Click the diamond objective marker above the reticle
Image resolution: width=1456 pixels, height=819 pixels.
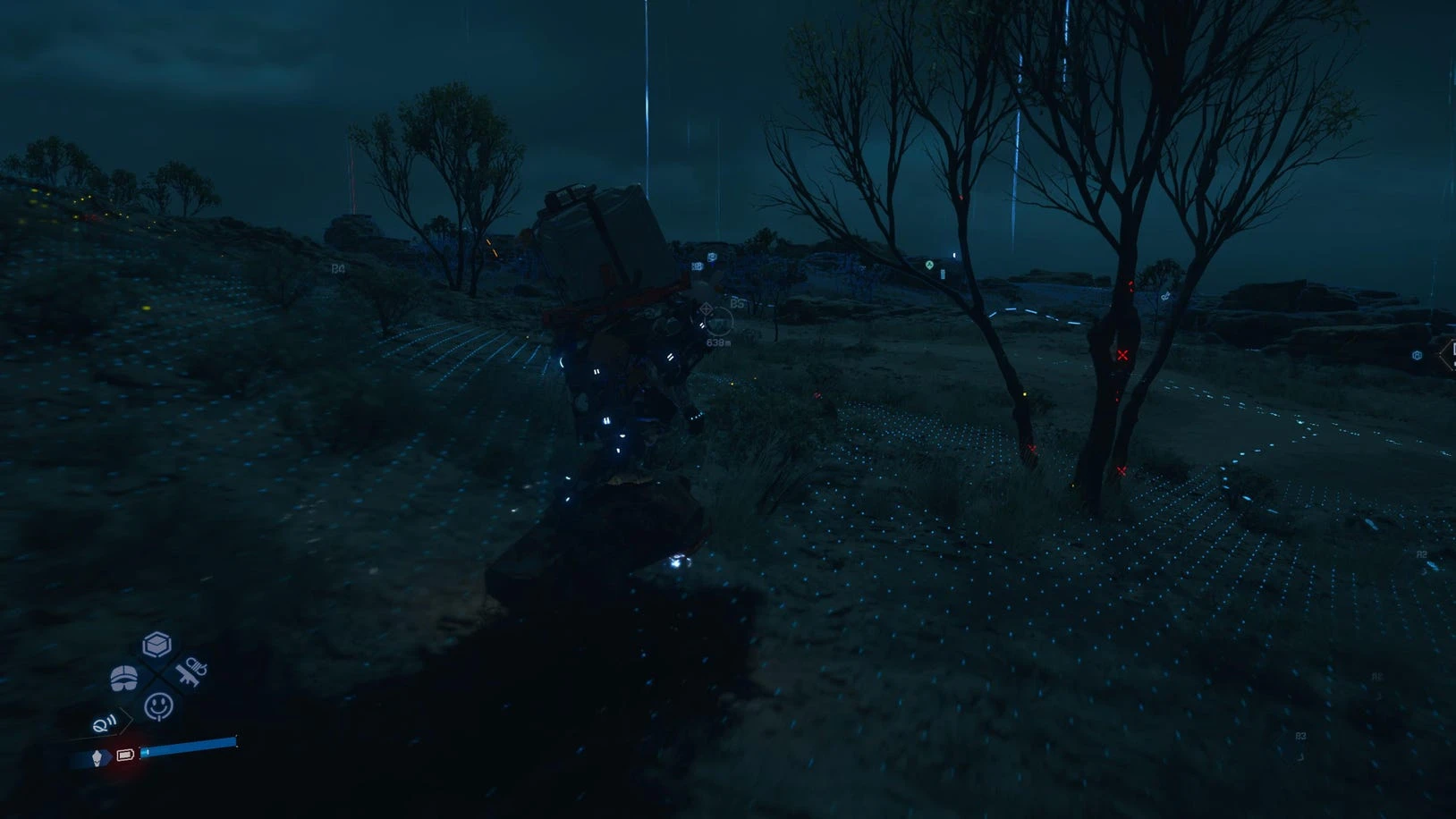pos(706,308)
